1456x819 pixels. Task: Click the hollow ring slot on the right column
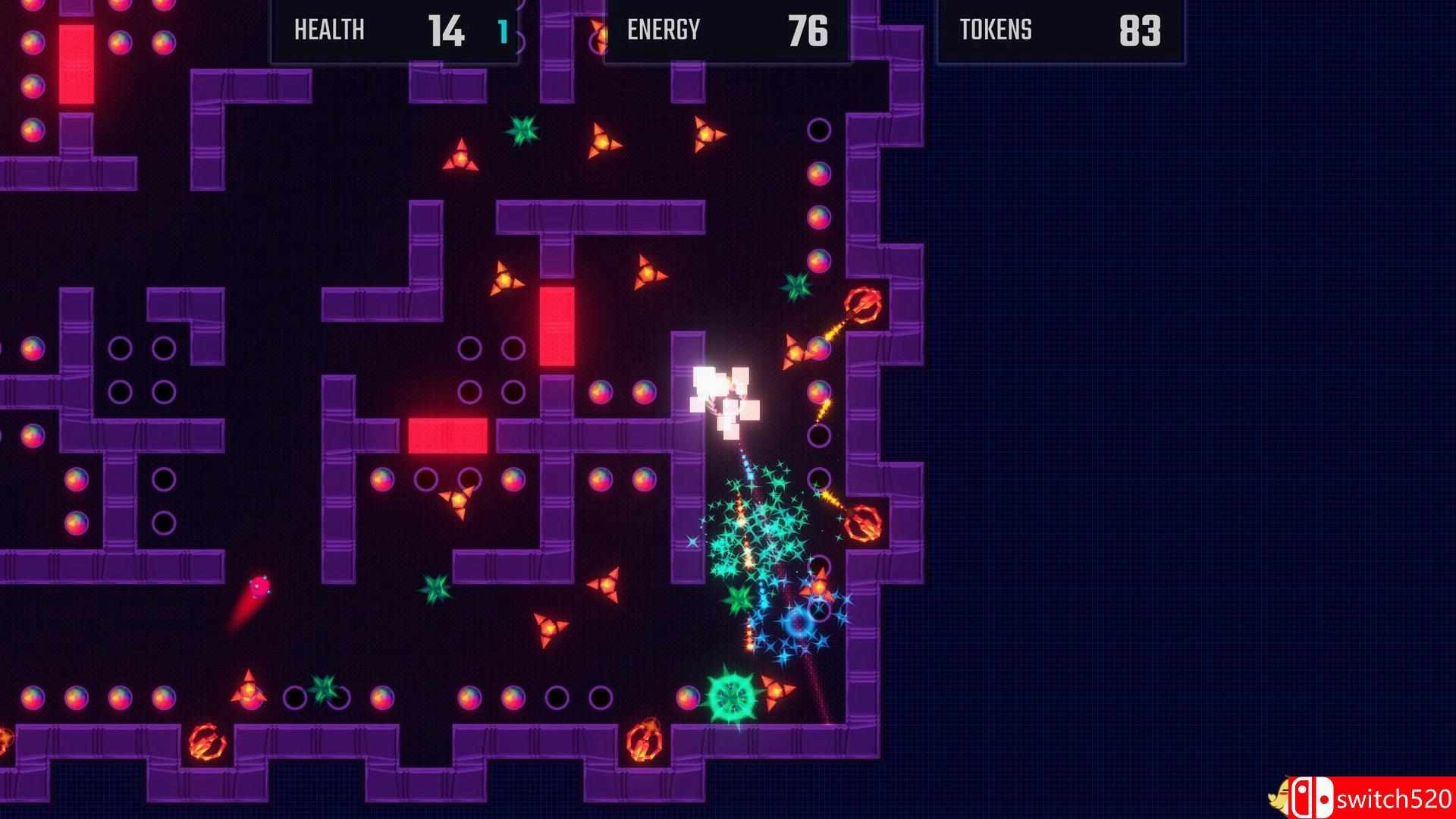pyautogui.click(x=821, y=129)
